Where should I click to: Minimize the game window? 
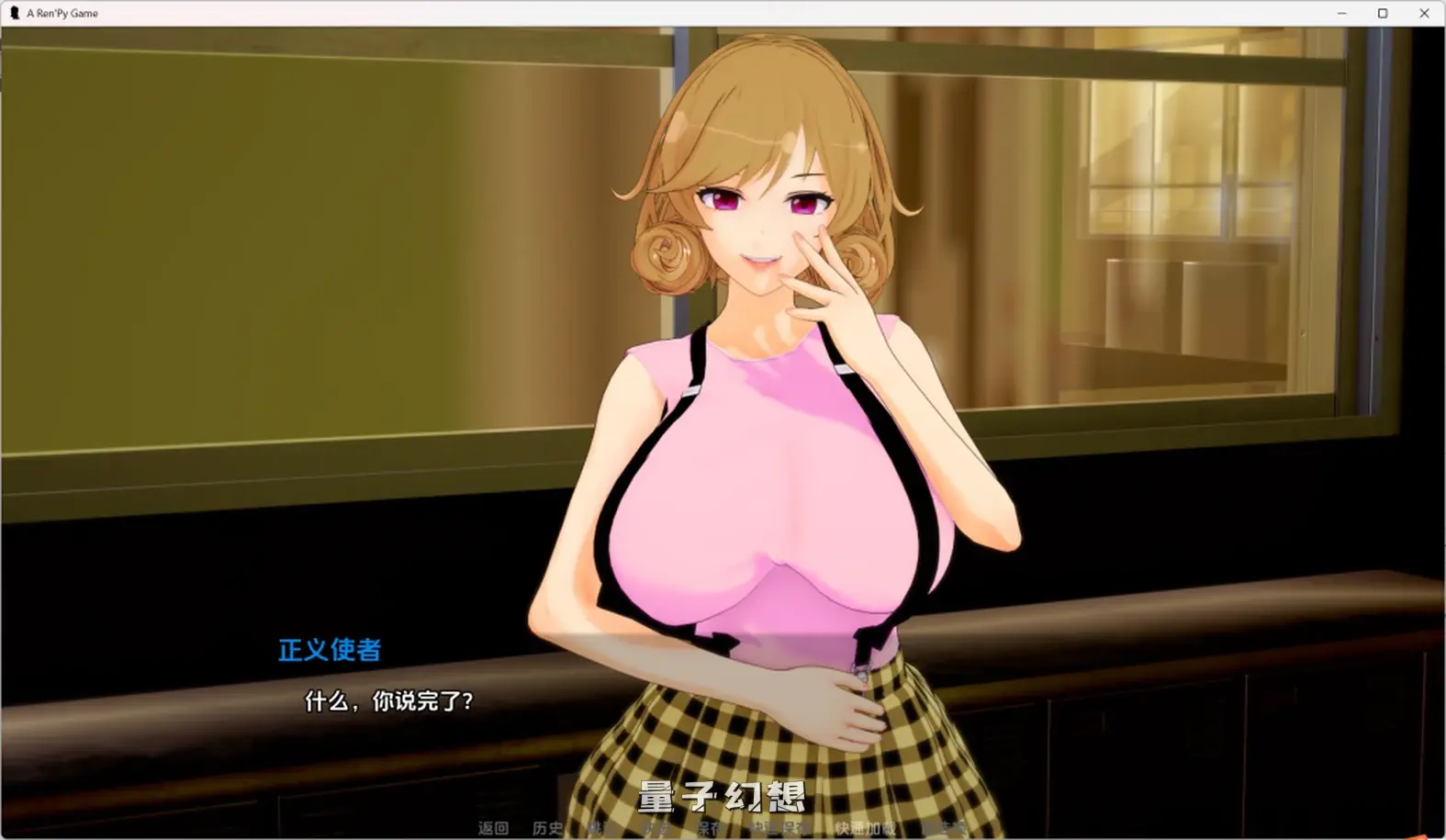pos(1343,13)
